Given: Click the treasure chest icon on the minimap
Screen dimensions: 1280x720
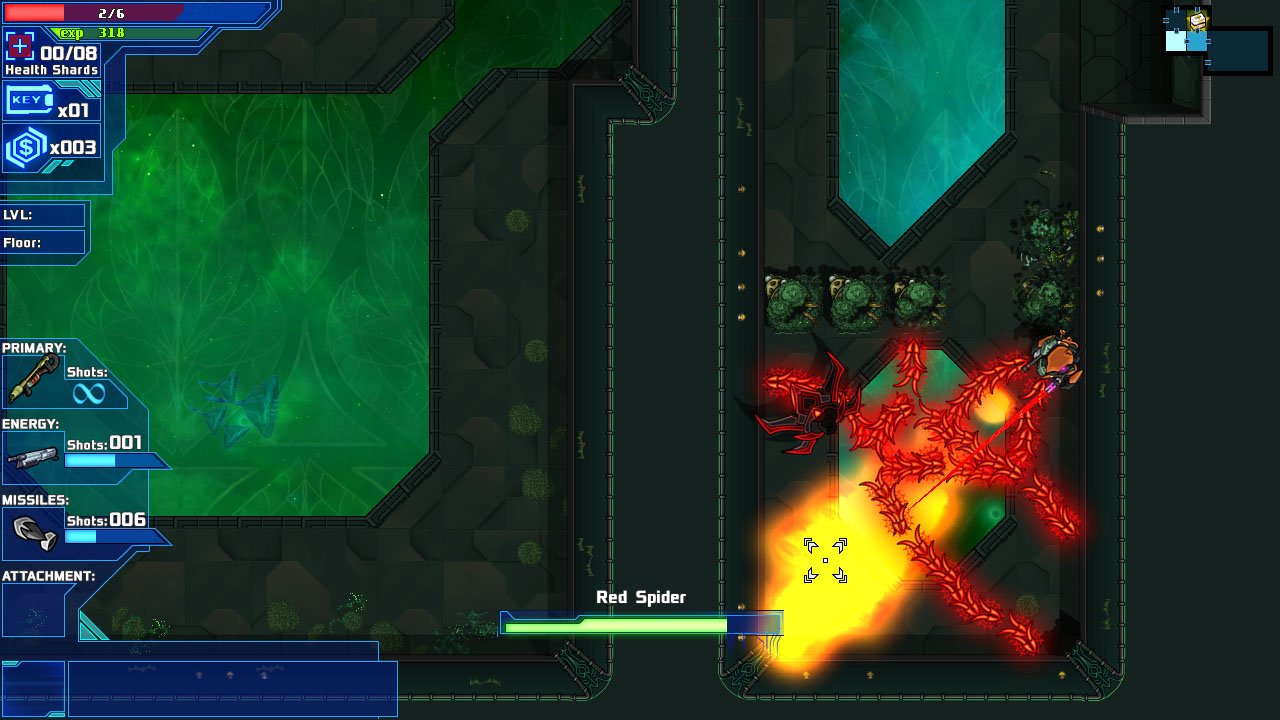Looking at the screenshot, I should click(x=1198, y=20).
